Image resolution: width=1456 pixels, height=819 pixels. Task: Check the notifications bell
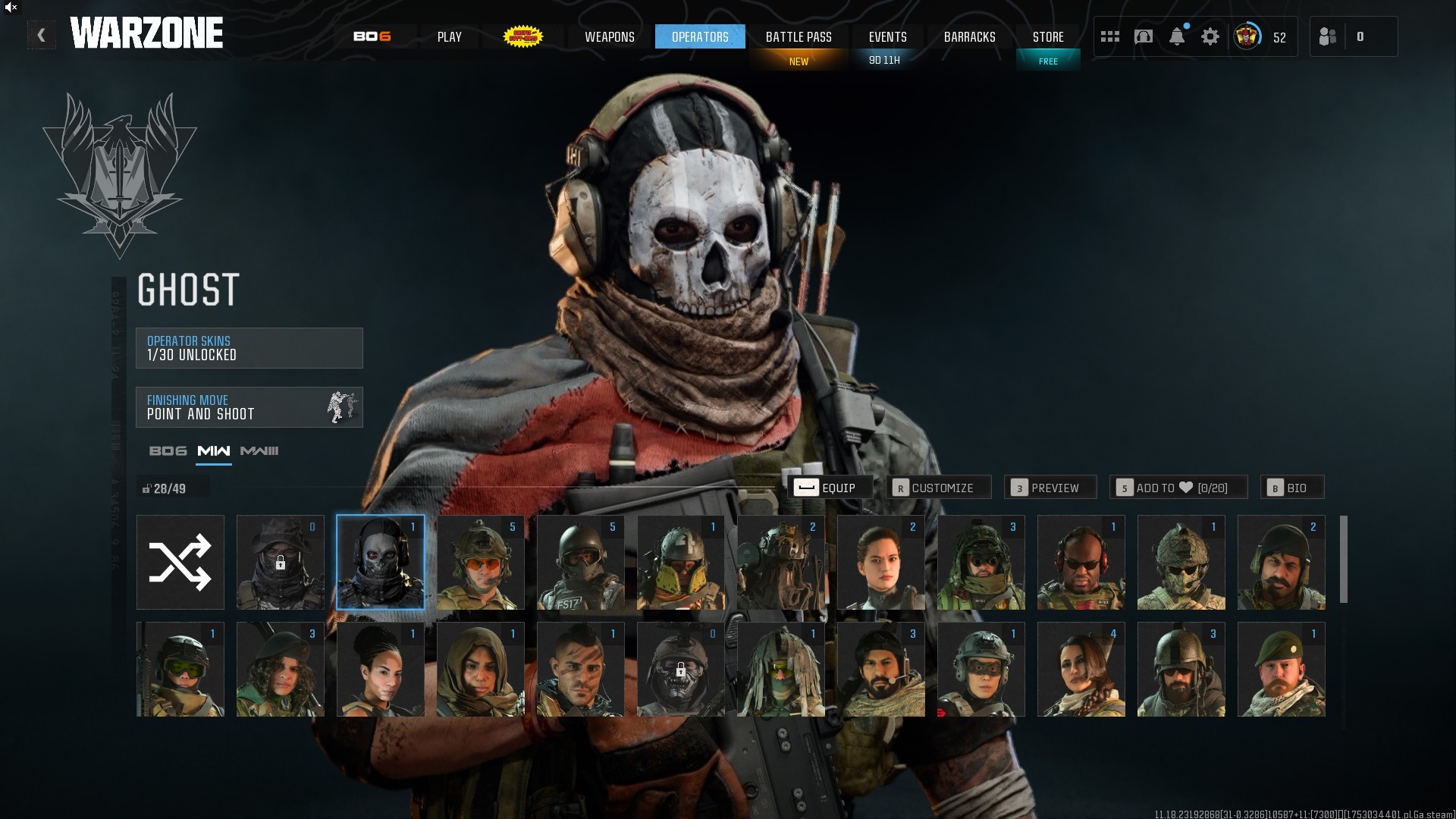[1177, 36]
